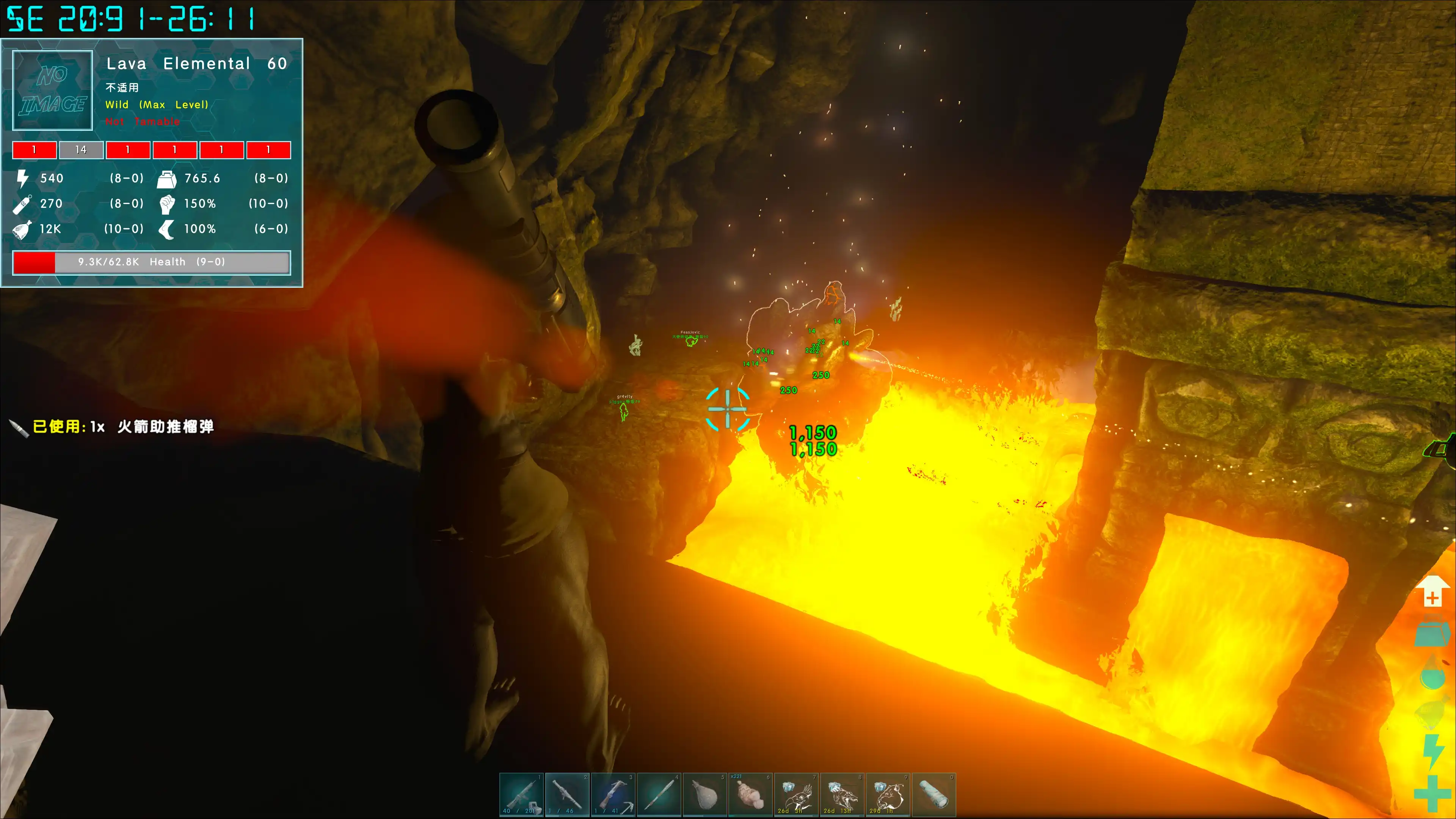This screenshot has height=819, width=1456.
Task: Pick the cryopod showing 26d 13h
Action: 842,794
